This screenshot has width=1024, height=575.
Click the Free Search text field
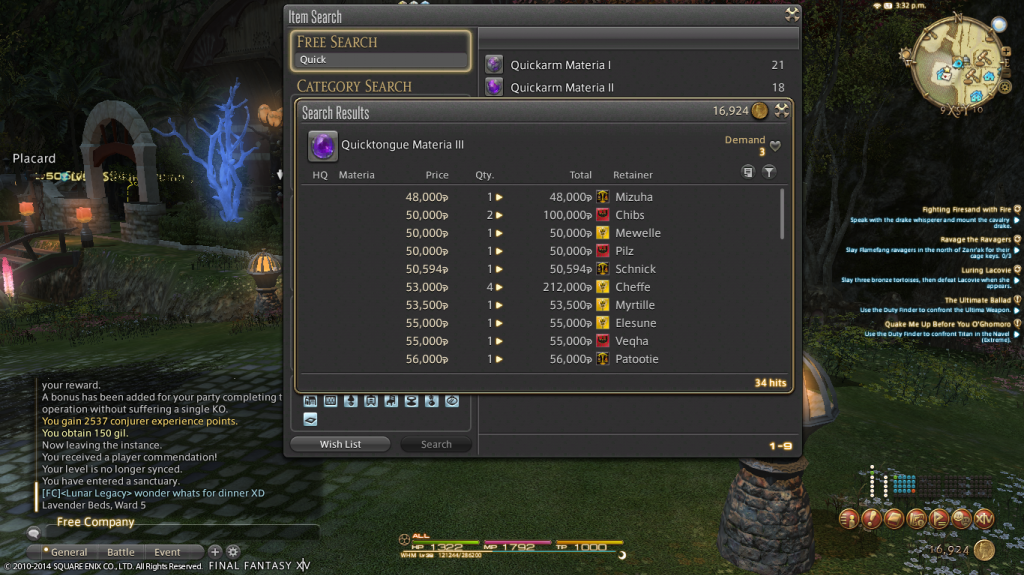[380, 60]
